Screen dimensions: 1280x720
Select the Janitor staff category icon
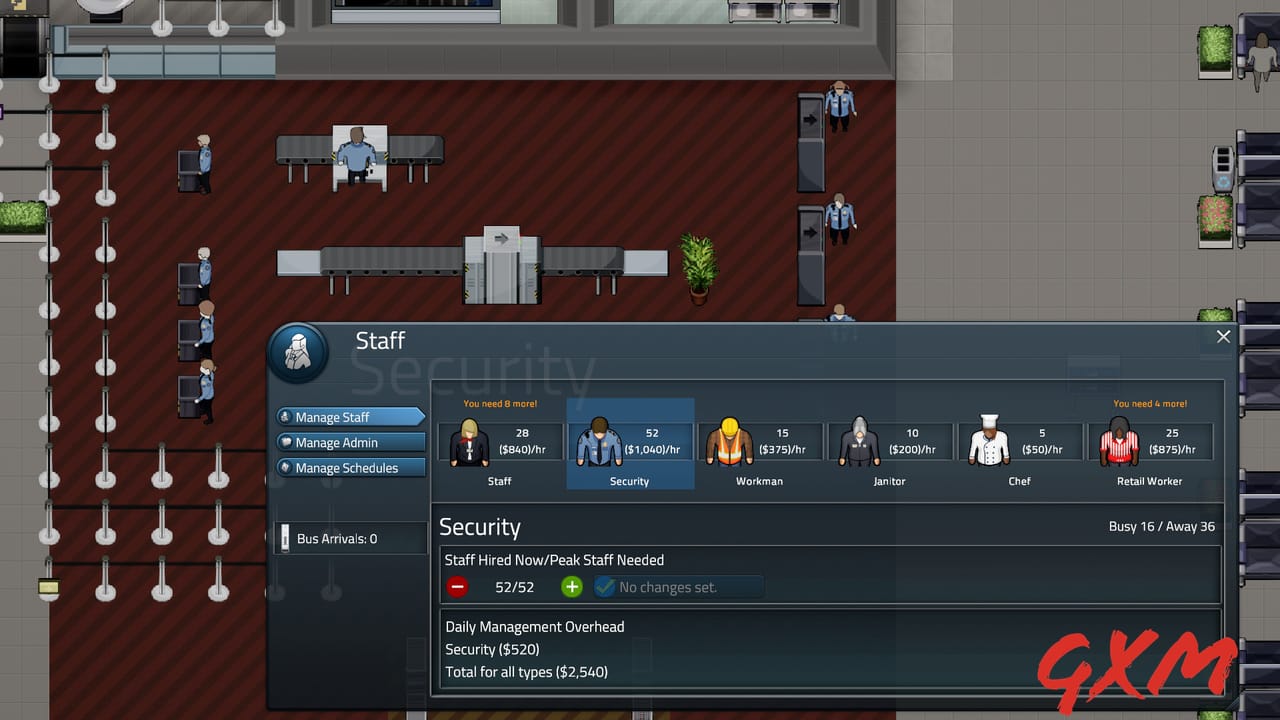point(858,441)
